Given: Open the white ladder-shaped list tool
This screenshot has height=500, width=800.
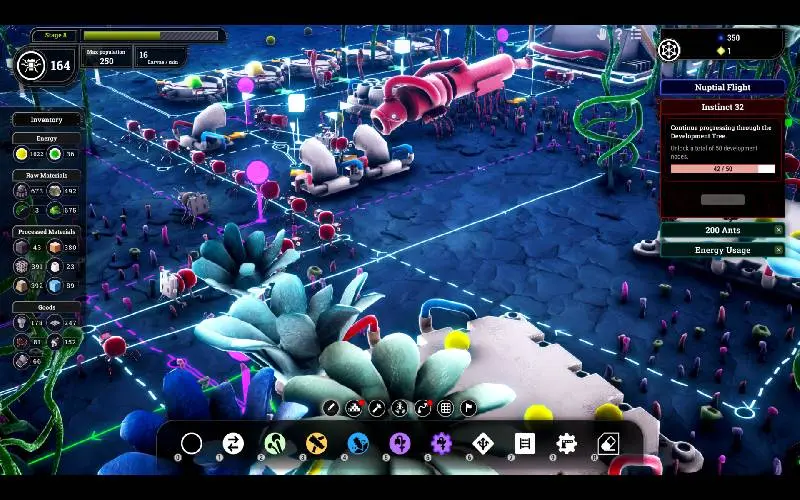Looking at the screenshot, I should (x=525, y=443).
